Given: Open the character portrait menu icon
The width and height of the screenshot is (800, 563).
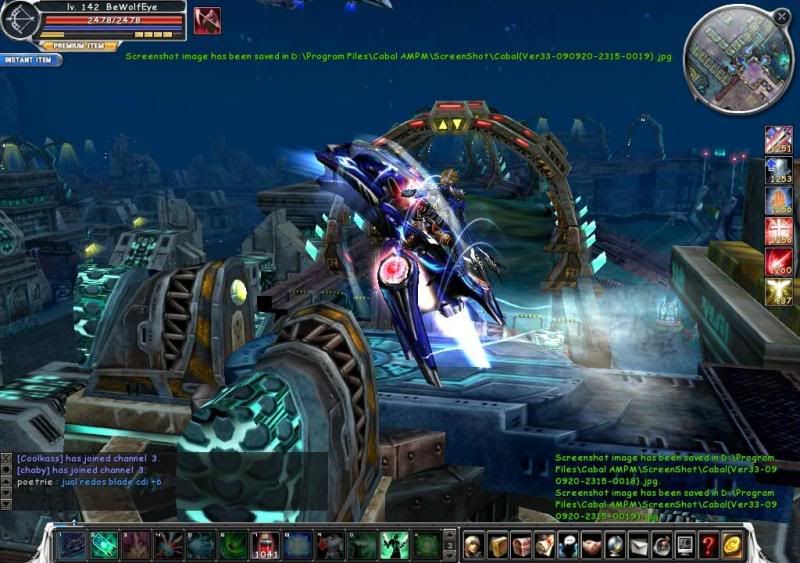Looking at the screenshot, I should 474,545.
